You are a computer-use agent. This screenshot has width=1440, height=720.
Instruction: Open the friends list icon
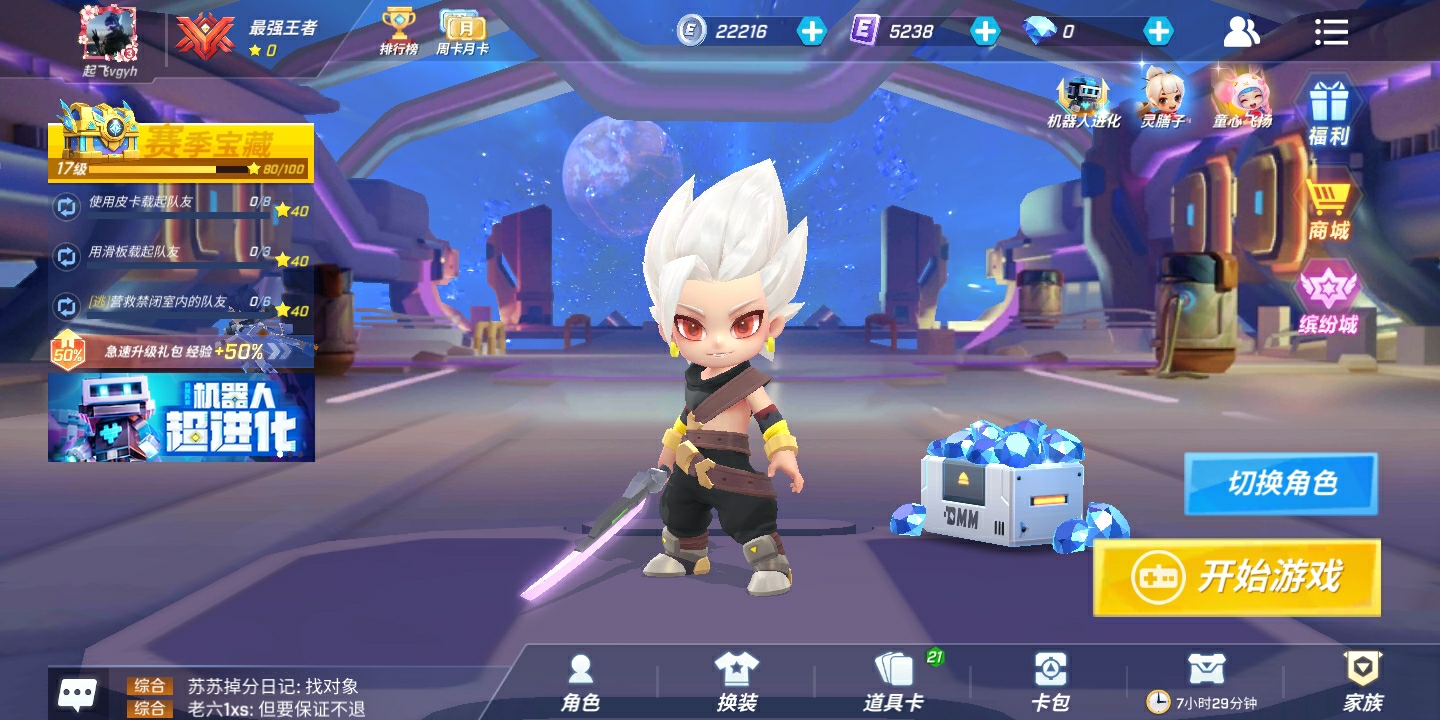tap(1241, 32)
